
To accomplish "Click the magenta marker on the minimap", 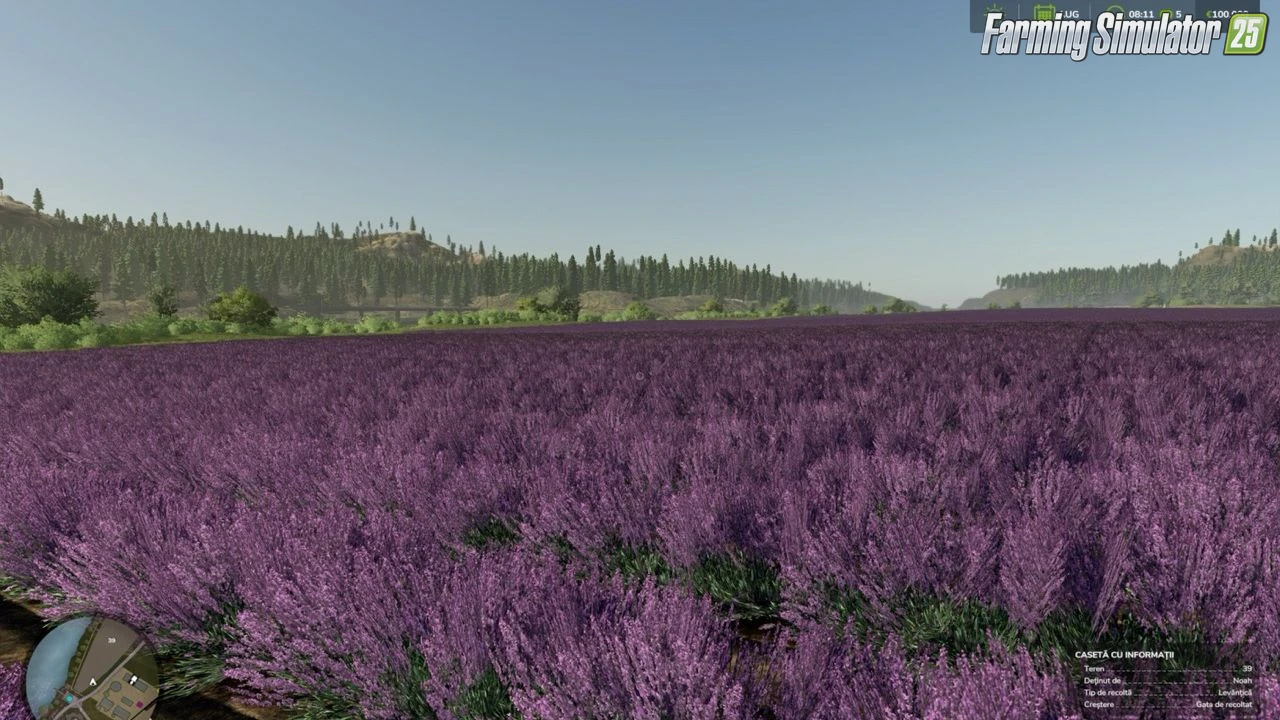I will click(139, 704).
